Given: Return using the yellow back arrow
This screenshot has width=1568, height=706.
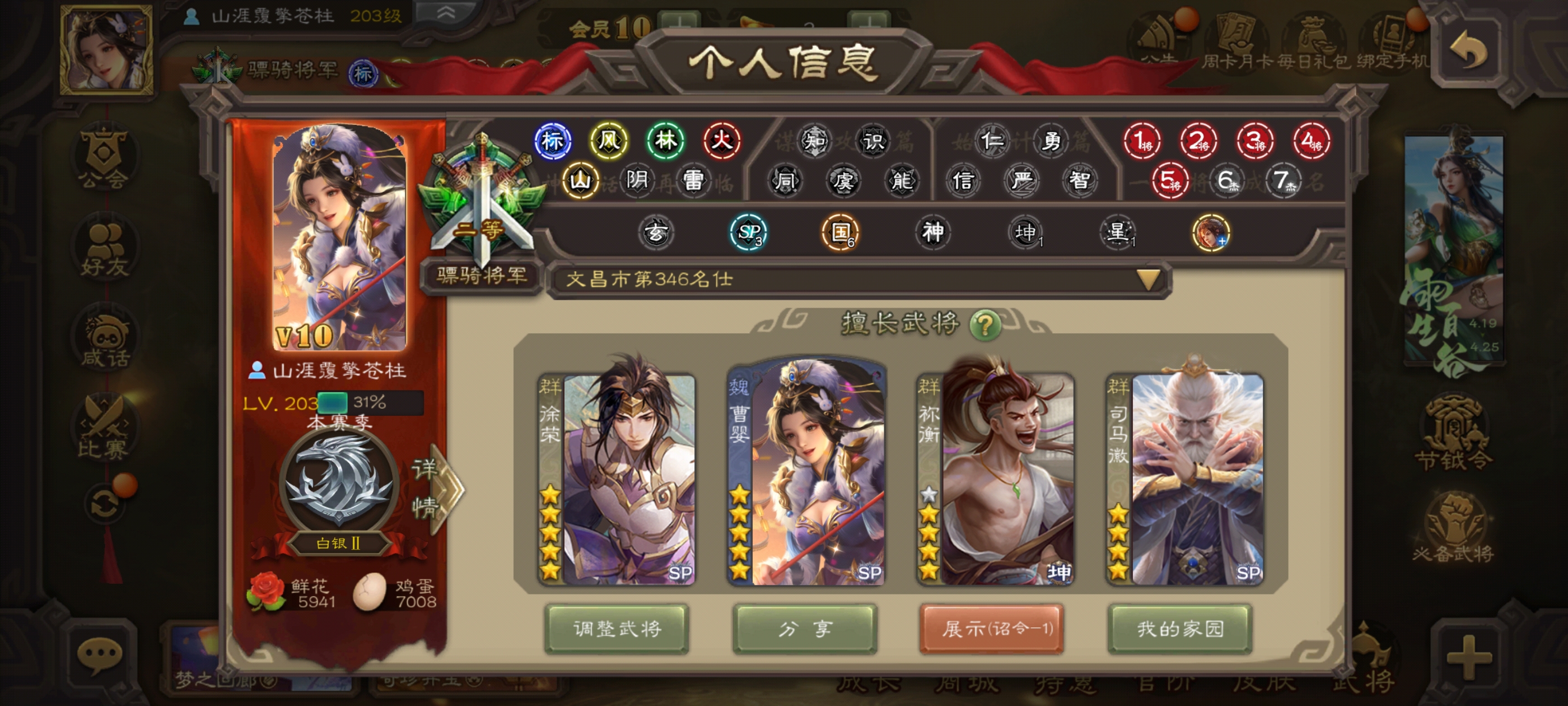Looking at the screenshot, I should (1469, 50).
